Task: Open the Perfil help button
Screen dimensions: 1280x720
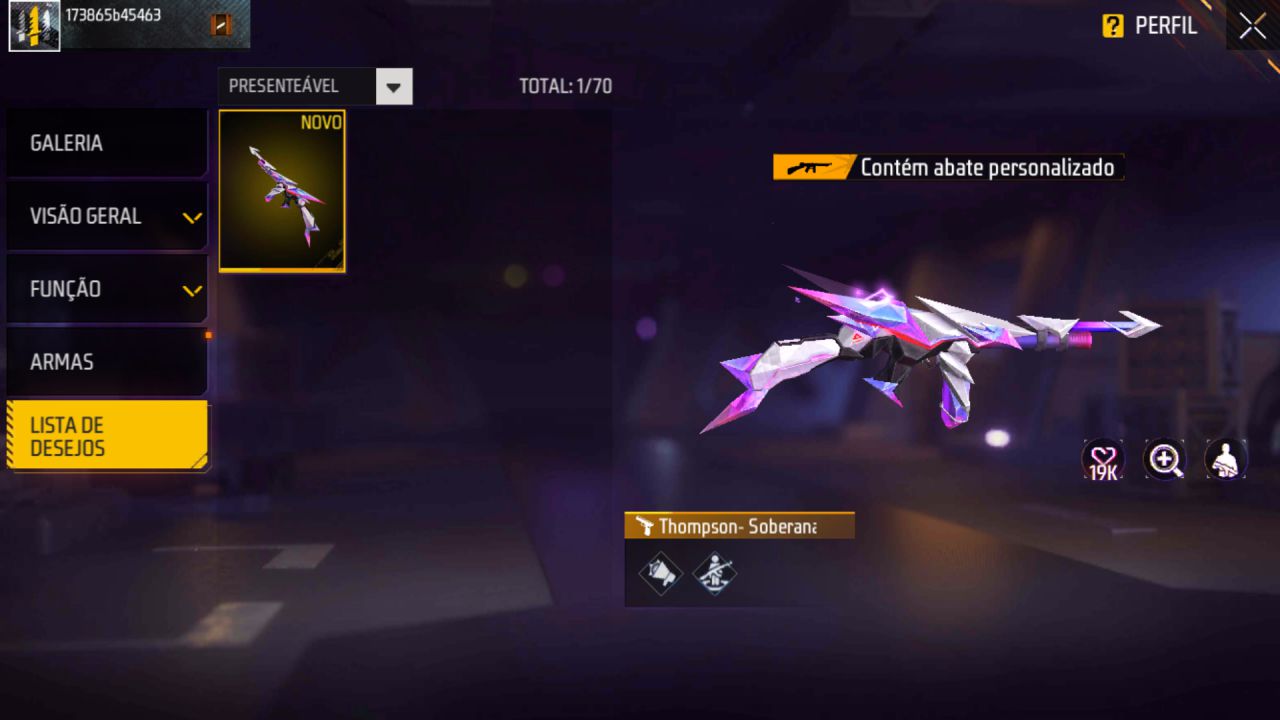Action: point(1149,26)
